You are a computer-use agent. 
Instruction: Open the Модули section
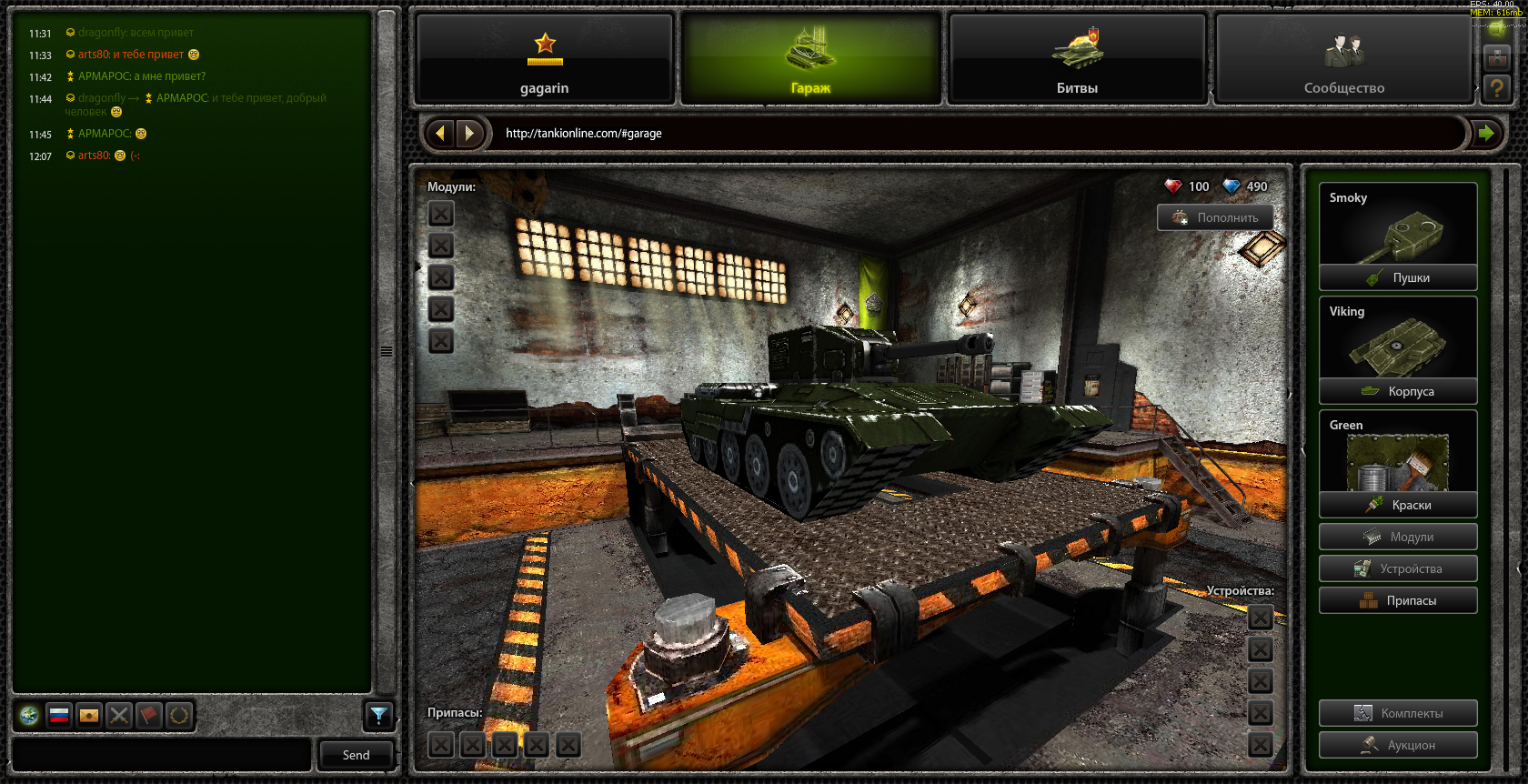pyautogui.click(x=1398, y=537)
